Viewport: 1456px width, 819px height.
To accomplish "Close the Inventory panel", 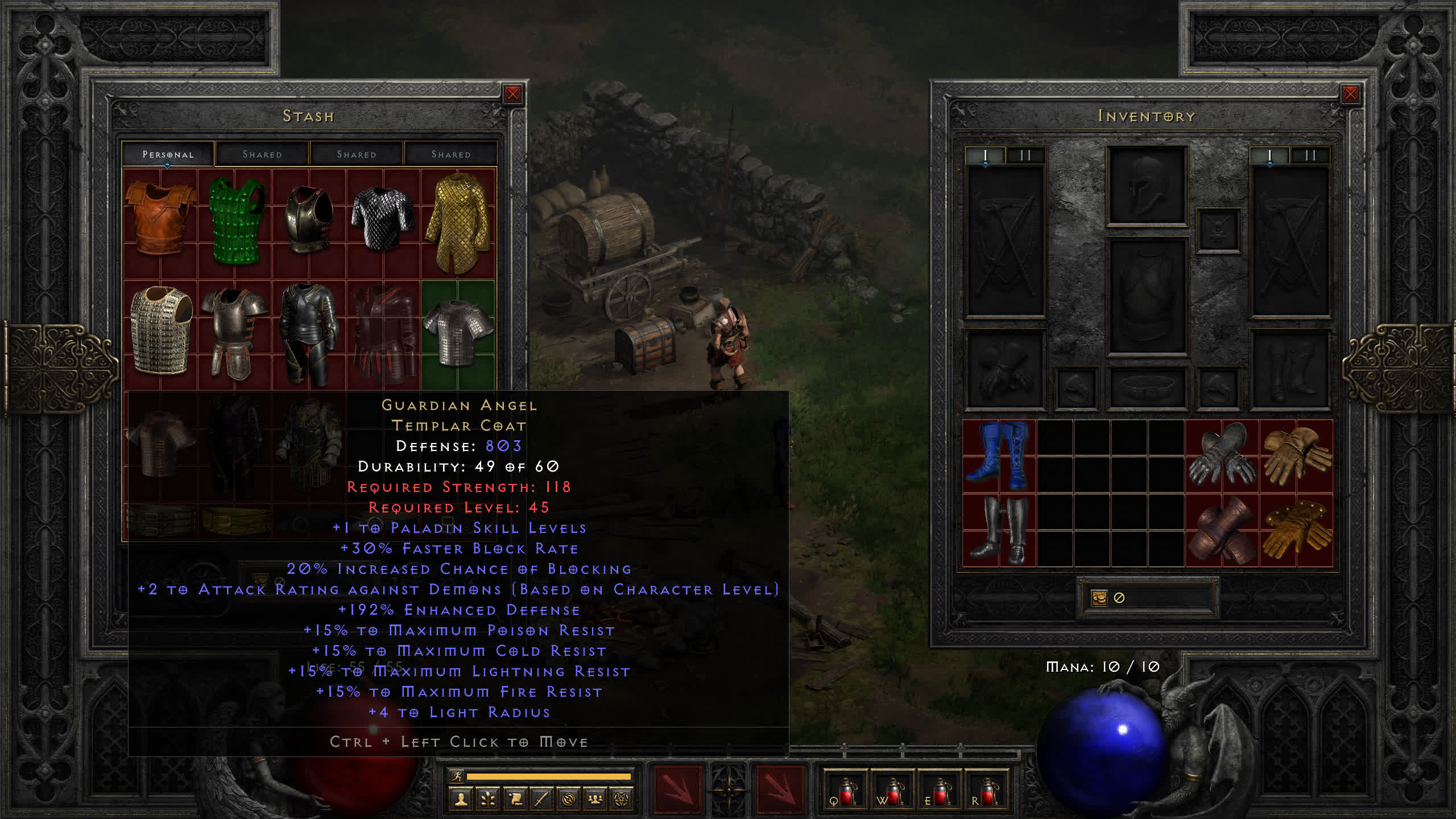I will [x=1350, y=94].
